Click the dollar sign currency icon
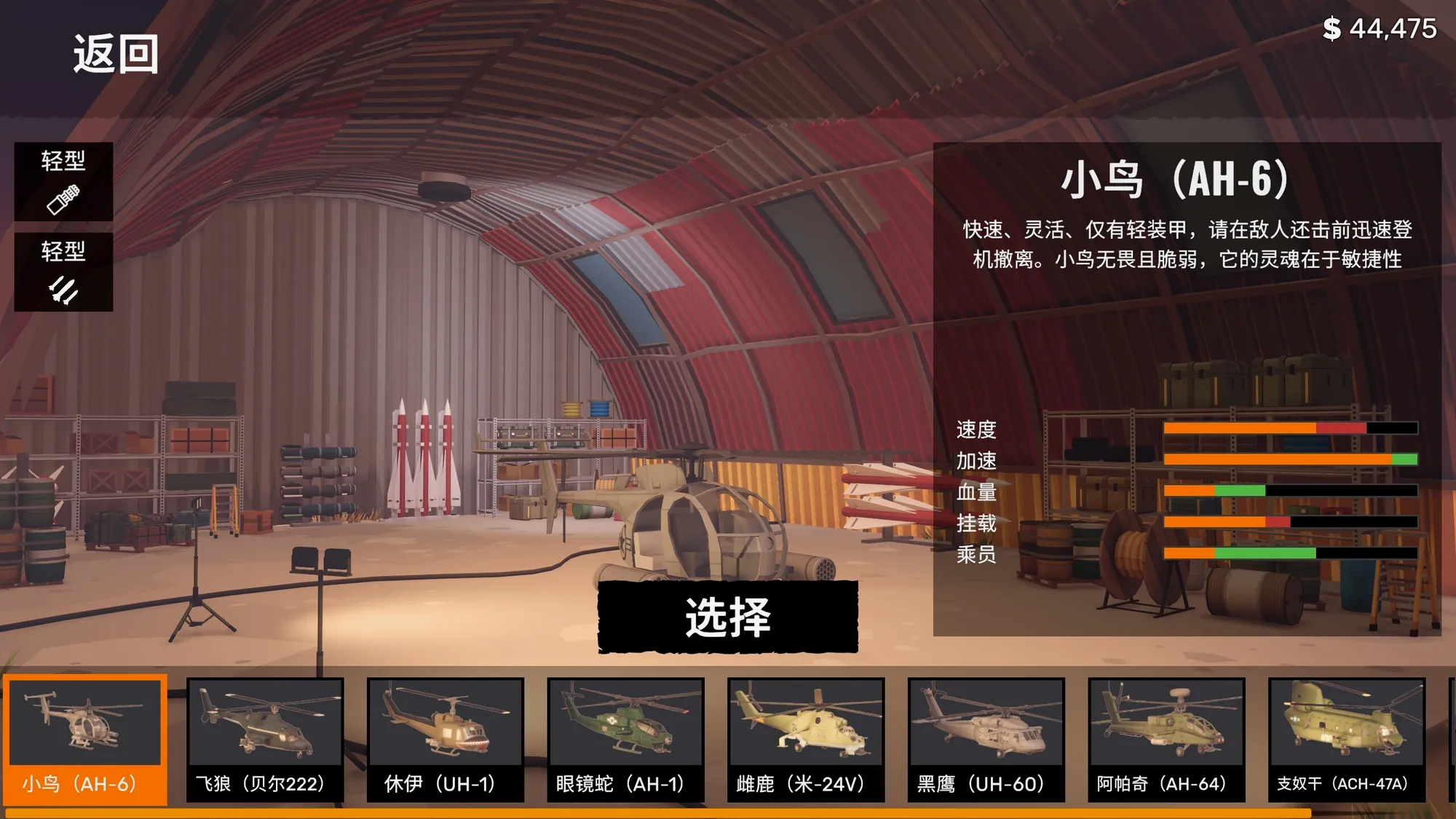Image resolution: width=1456 pixels, height=819 pixels. (x=1332, y=29)
